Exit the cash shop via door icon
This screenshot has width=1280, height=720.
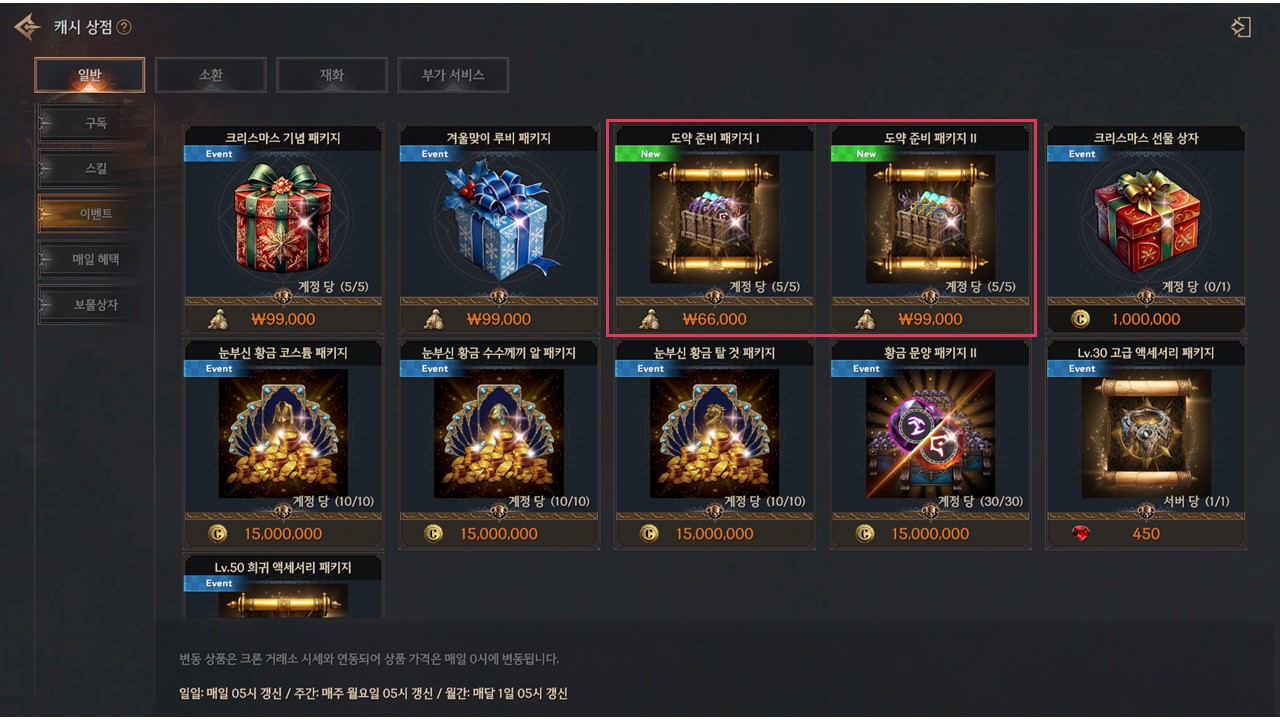[1241, 27]
